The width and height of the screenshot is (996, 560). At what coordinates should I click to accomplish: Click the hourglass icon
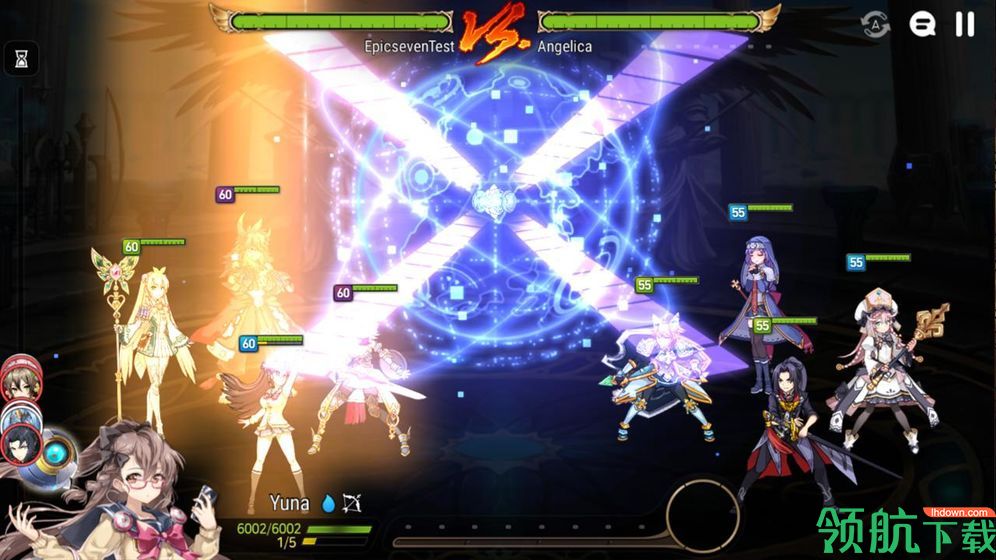click(21, 59)
